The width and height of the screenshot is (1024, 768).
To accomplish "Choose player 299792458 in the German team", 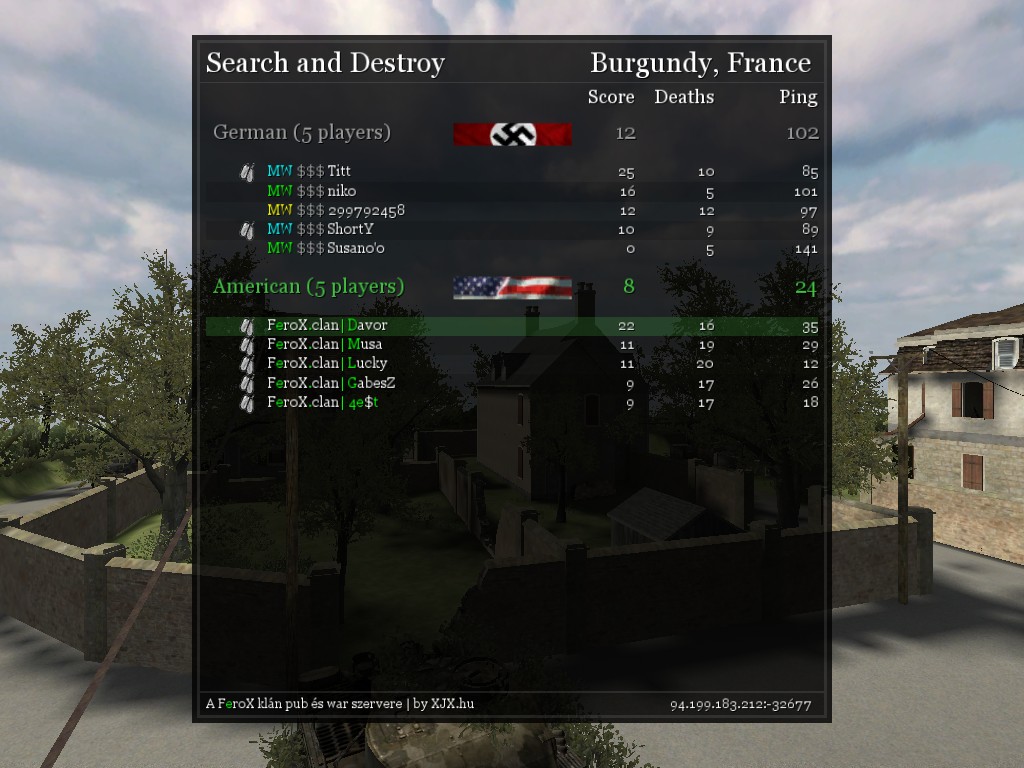I will [335, 211].
